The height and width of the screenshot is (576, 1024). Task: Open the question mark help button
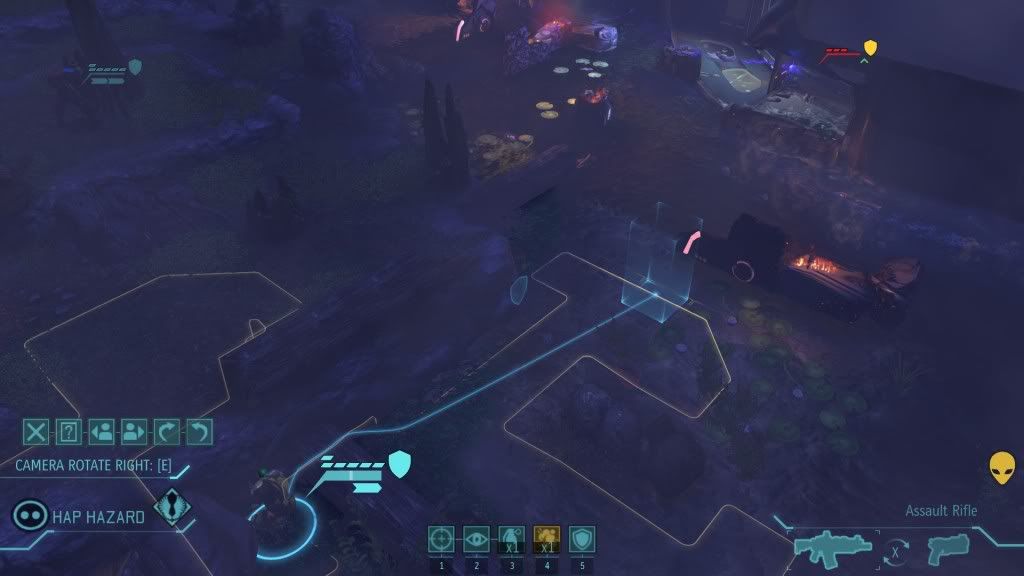pos(68,432)
